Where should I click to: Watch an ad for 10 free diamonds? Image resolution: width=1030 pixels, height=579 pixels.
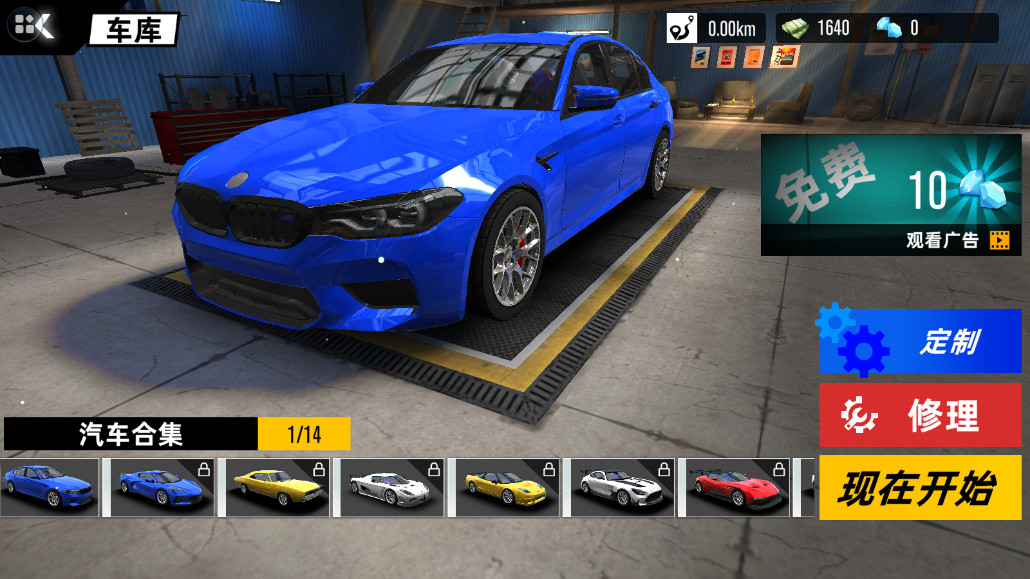[x=891, y=196]
